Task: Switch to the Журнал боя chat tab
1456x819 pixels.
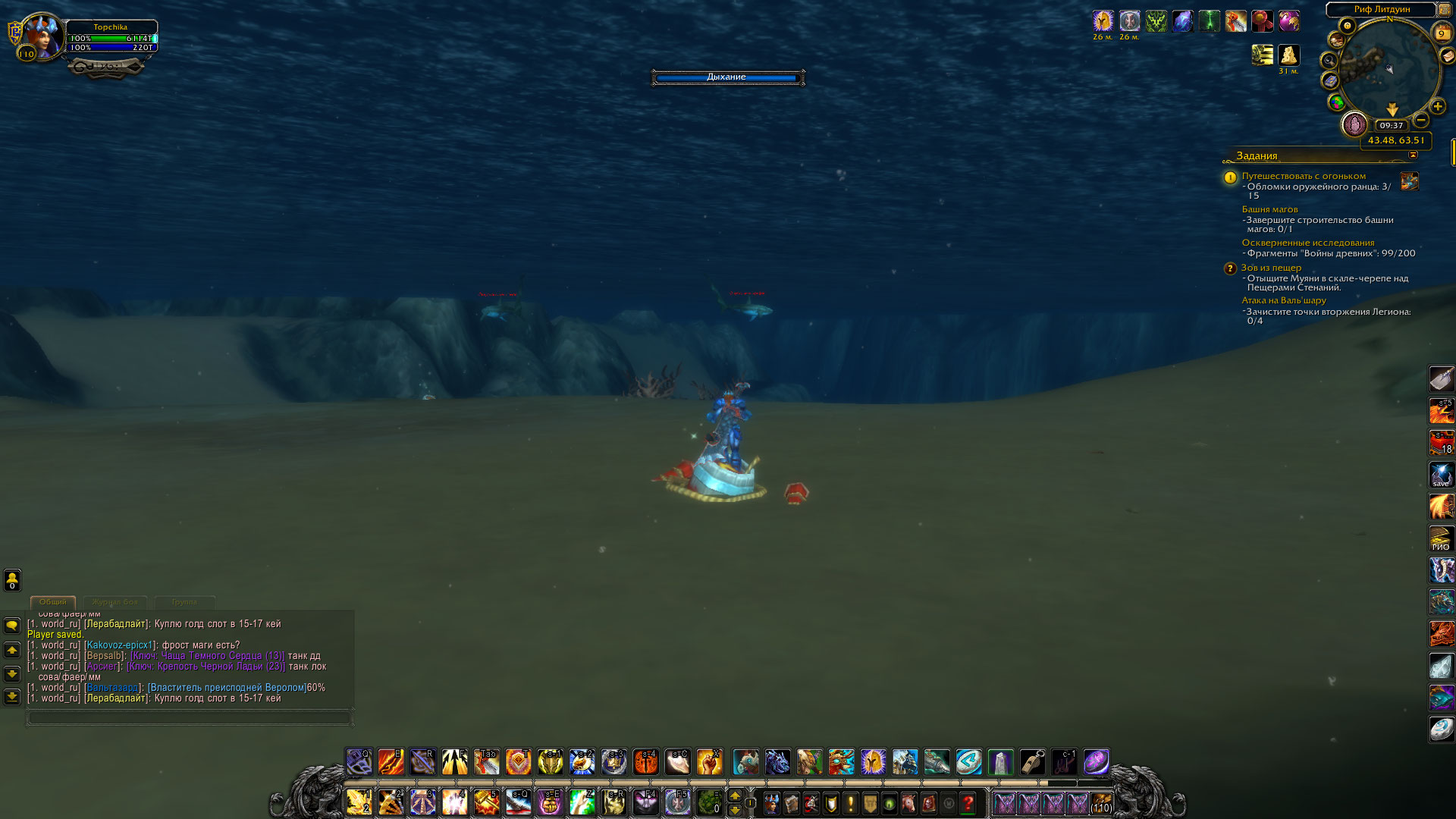Action: pos(115,602)
